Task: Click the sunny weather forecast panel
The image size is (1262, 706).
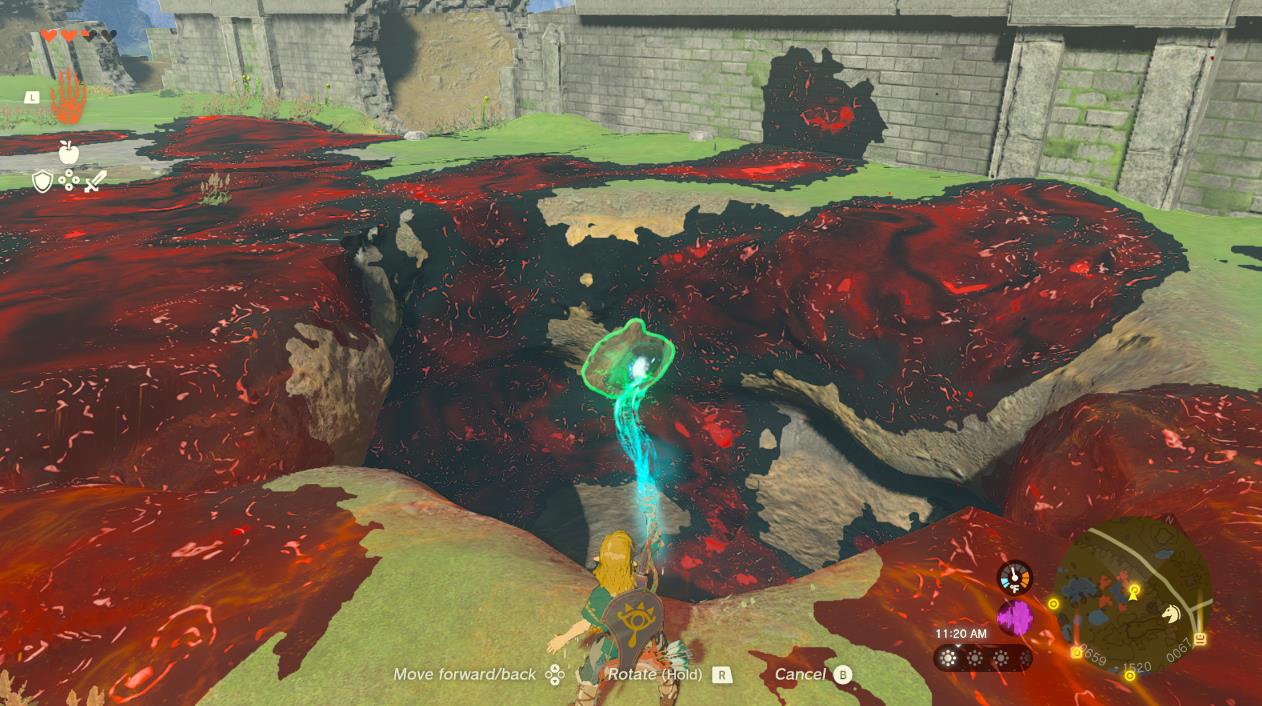Action: point(982,658)
